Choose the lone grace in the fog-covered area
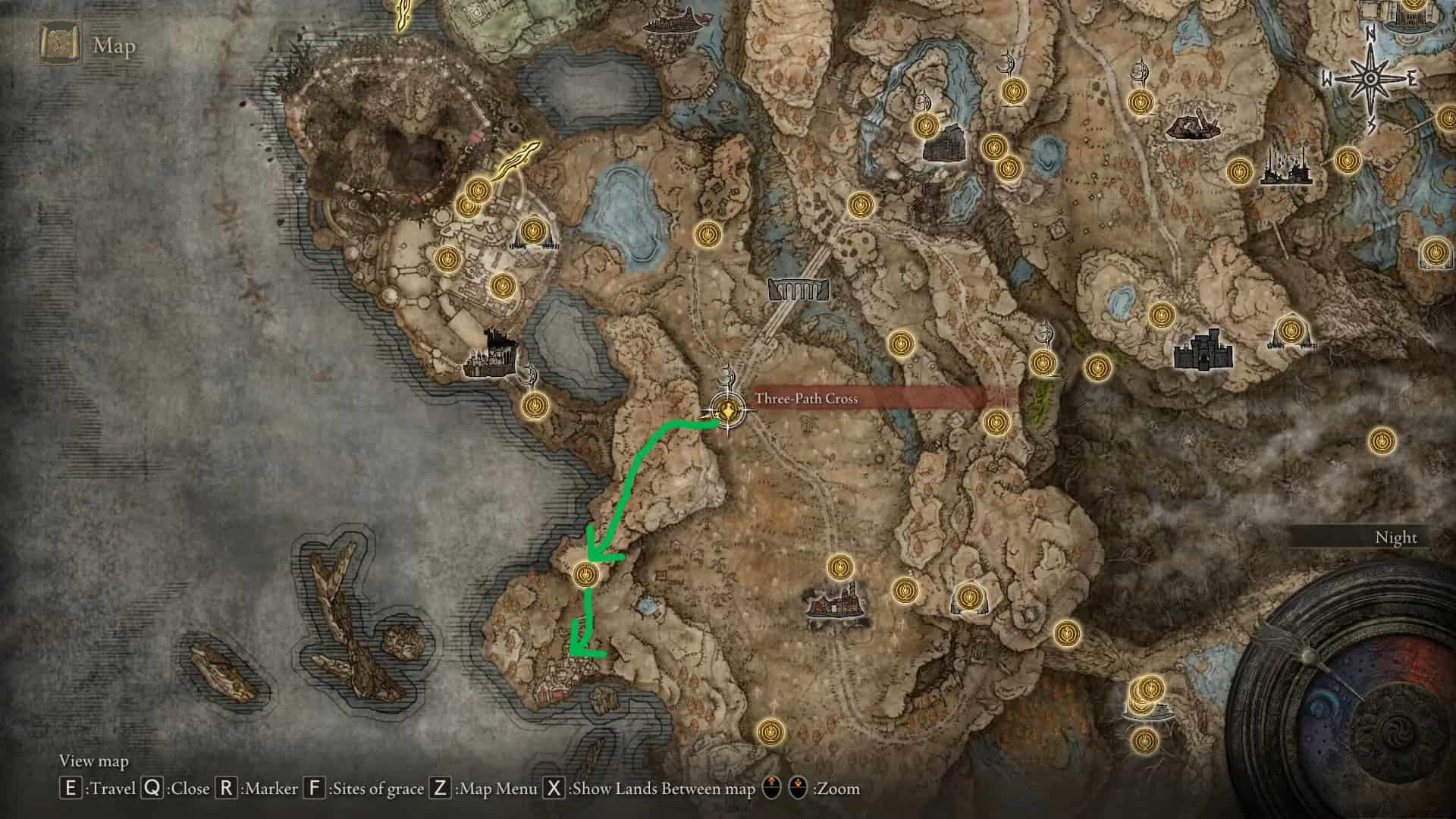This screenshot has width=1456, height=819. coord(1382,440)
